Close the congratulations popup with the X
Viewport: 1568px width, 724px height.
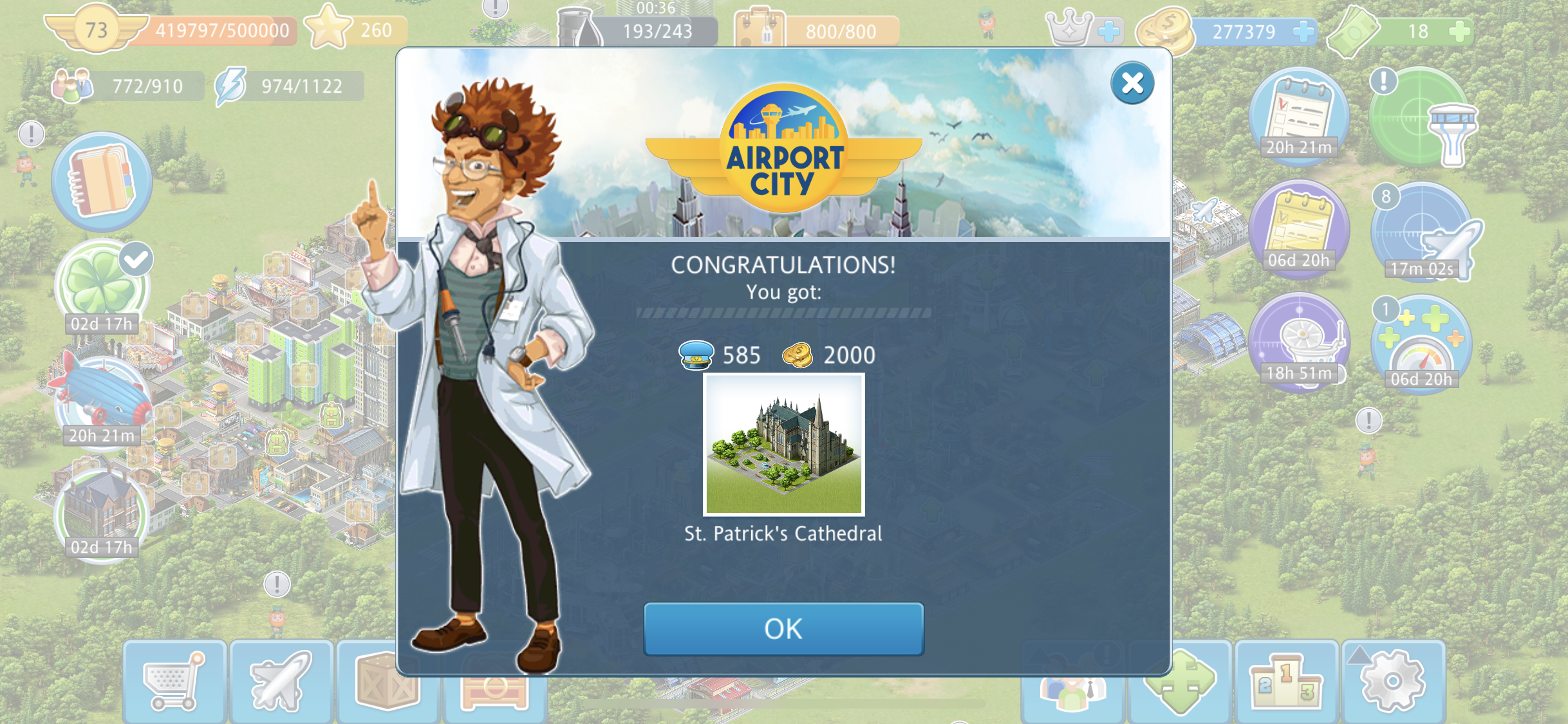coord(1132,83)
